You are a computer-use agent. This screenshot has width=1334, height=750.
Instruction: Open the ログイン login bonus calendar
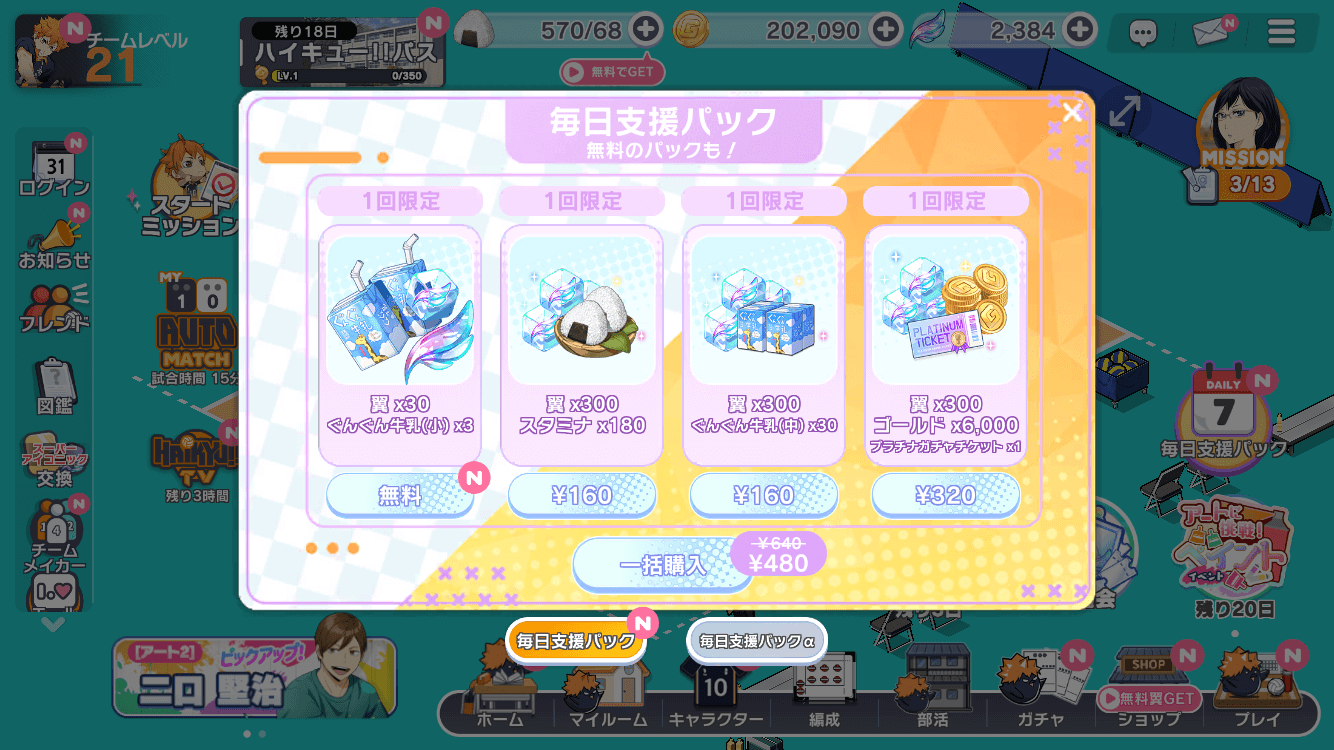point(53,158)
